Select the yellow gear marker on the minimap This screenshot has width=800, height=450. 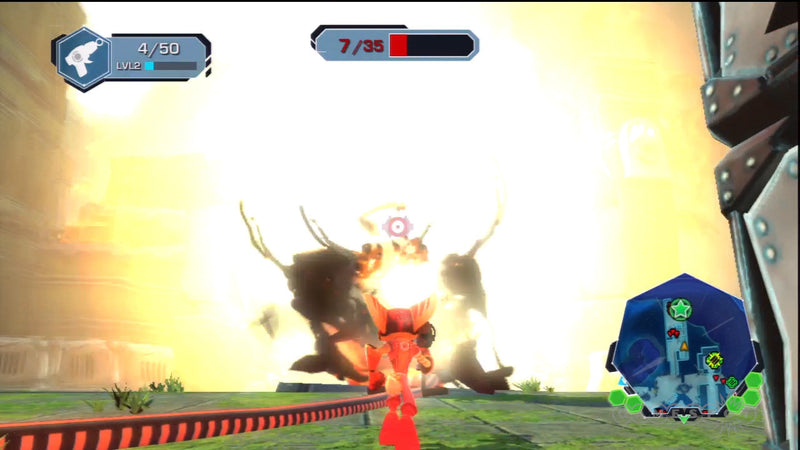click(714, 359)
